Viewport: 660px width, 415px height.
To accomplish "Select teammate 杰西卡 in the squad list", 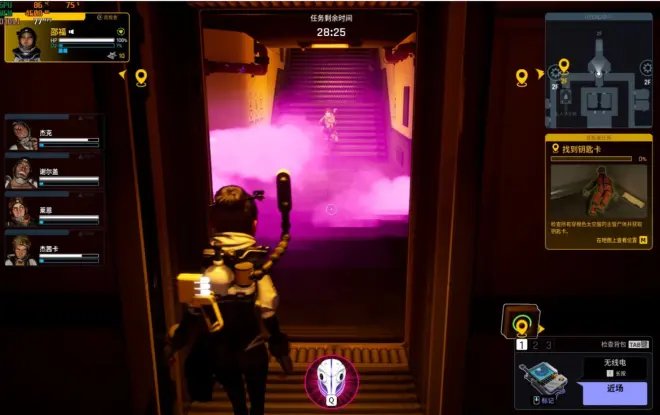I will pos(24,247).
